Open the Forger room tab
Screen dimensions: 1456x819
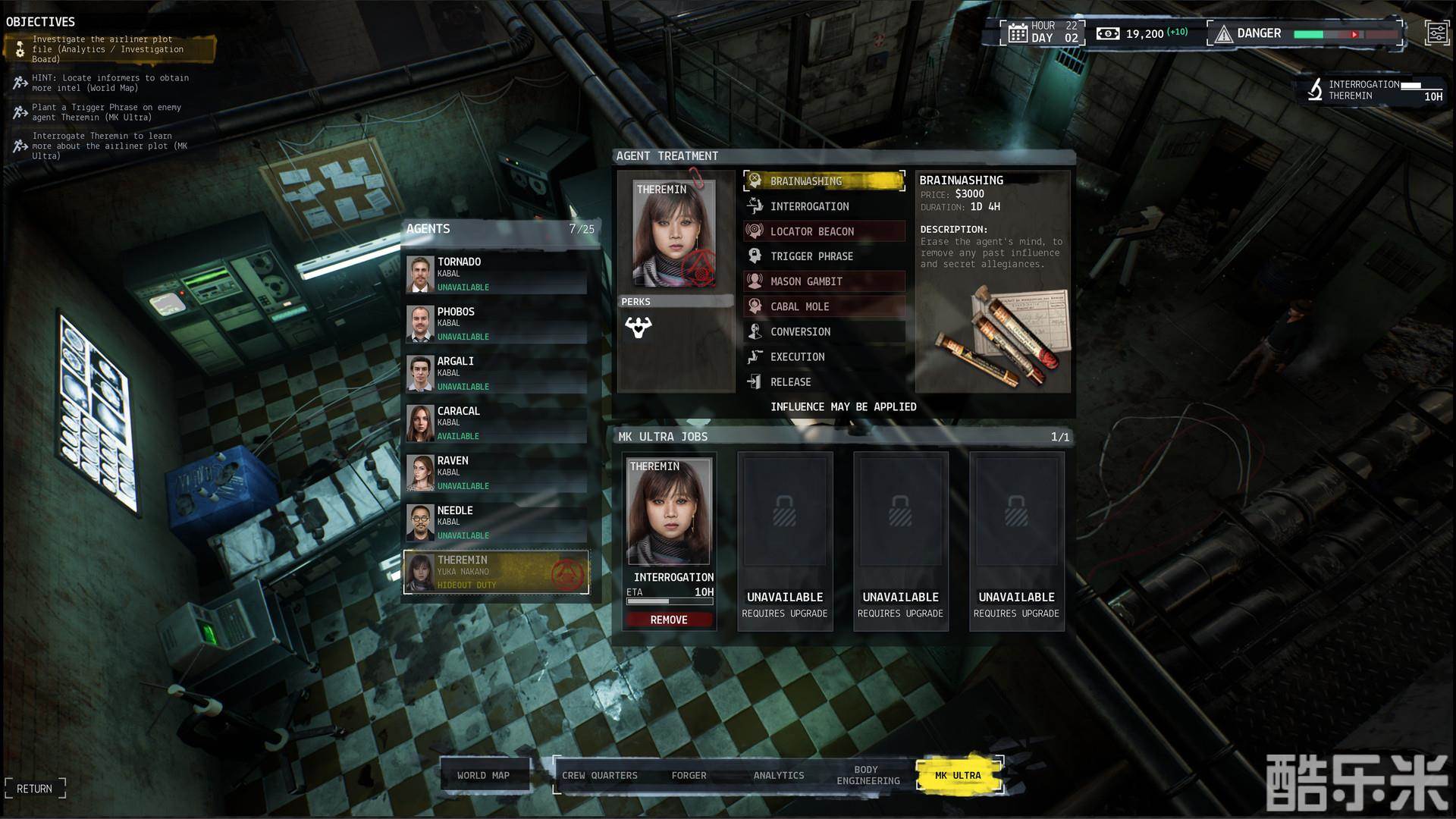pyautogui.click(x=689, y=775)
